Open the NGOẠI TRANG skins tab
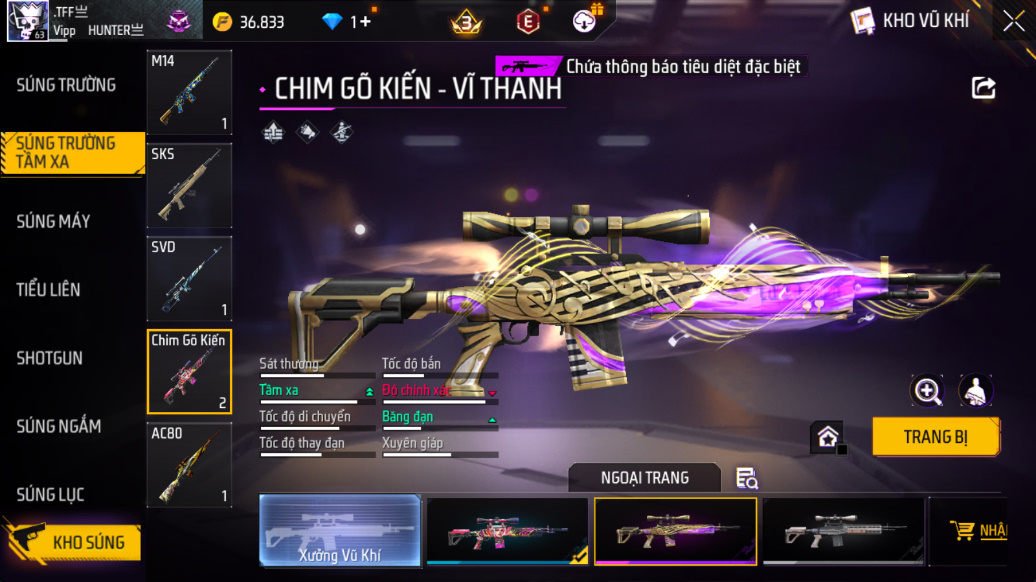This screenshot has width=1036, height=582. (644, 478)
